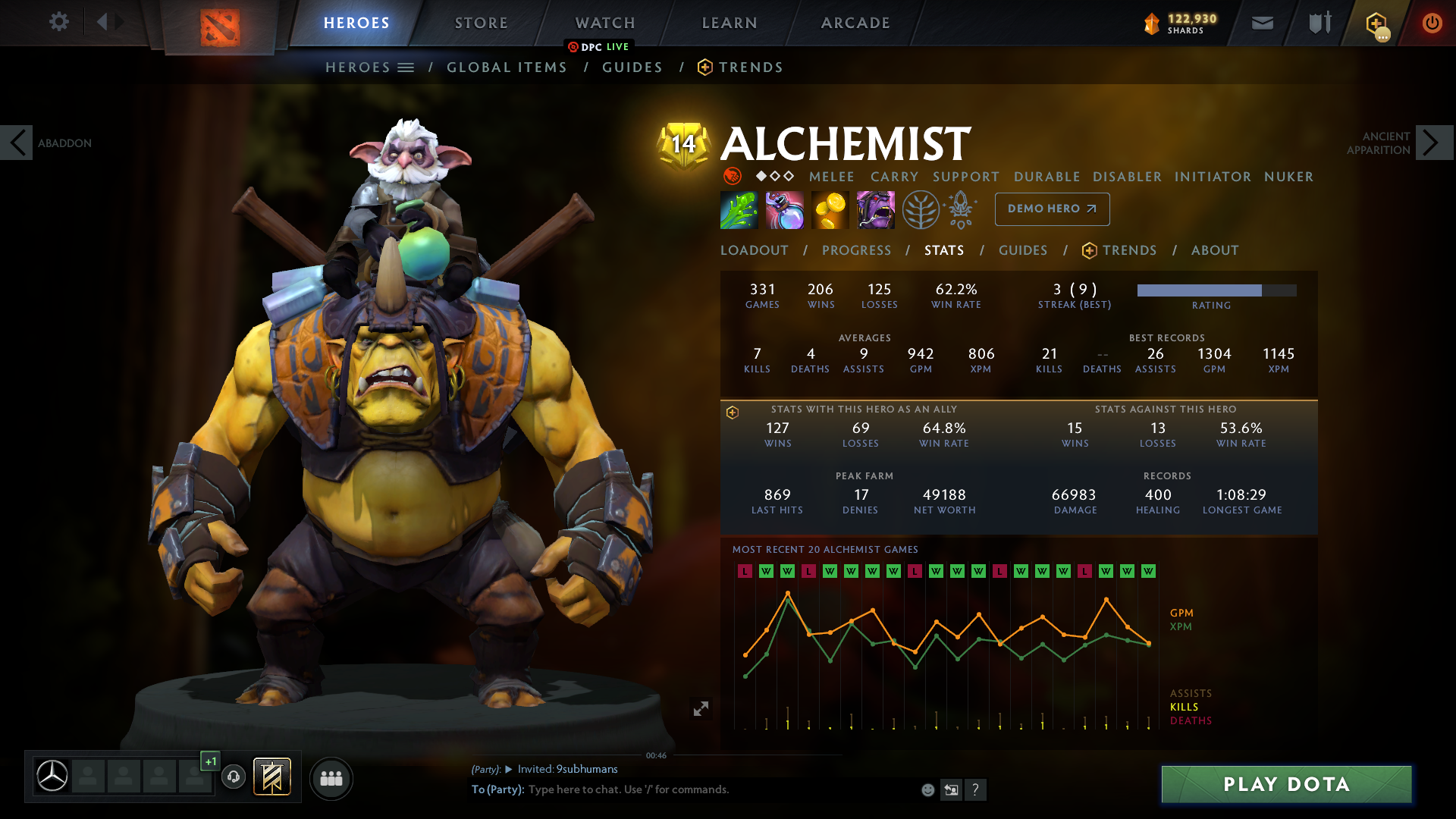This screenshot has height=819, width=1456.
Task: Open the mail envelope inbox
Action: [1262, 23]
